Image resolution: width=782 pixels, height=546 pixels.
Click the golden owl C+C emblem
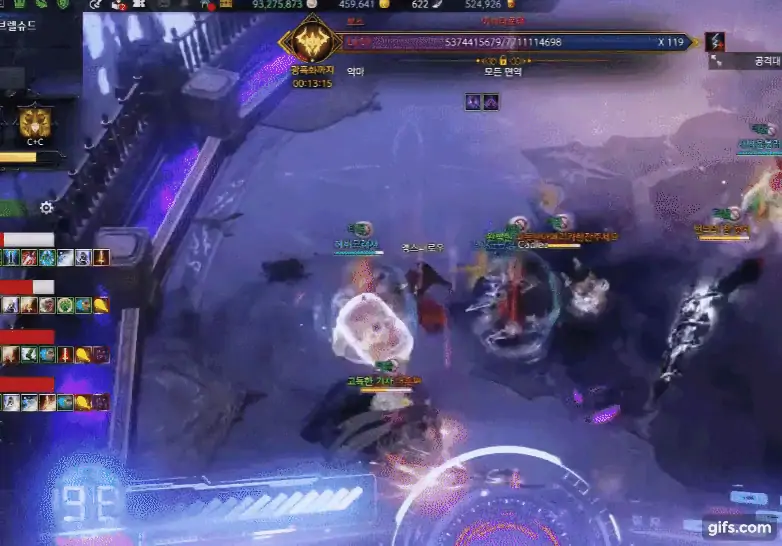[35, 123]
